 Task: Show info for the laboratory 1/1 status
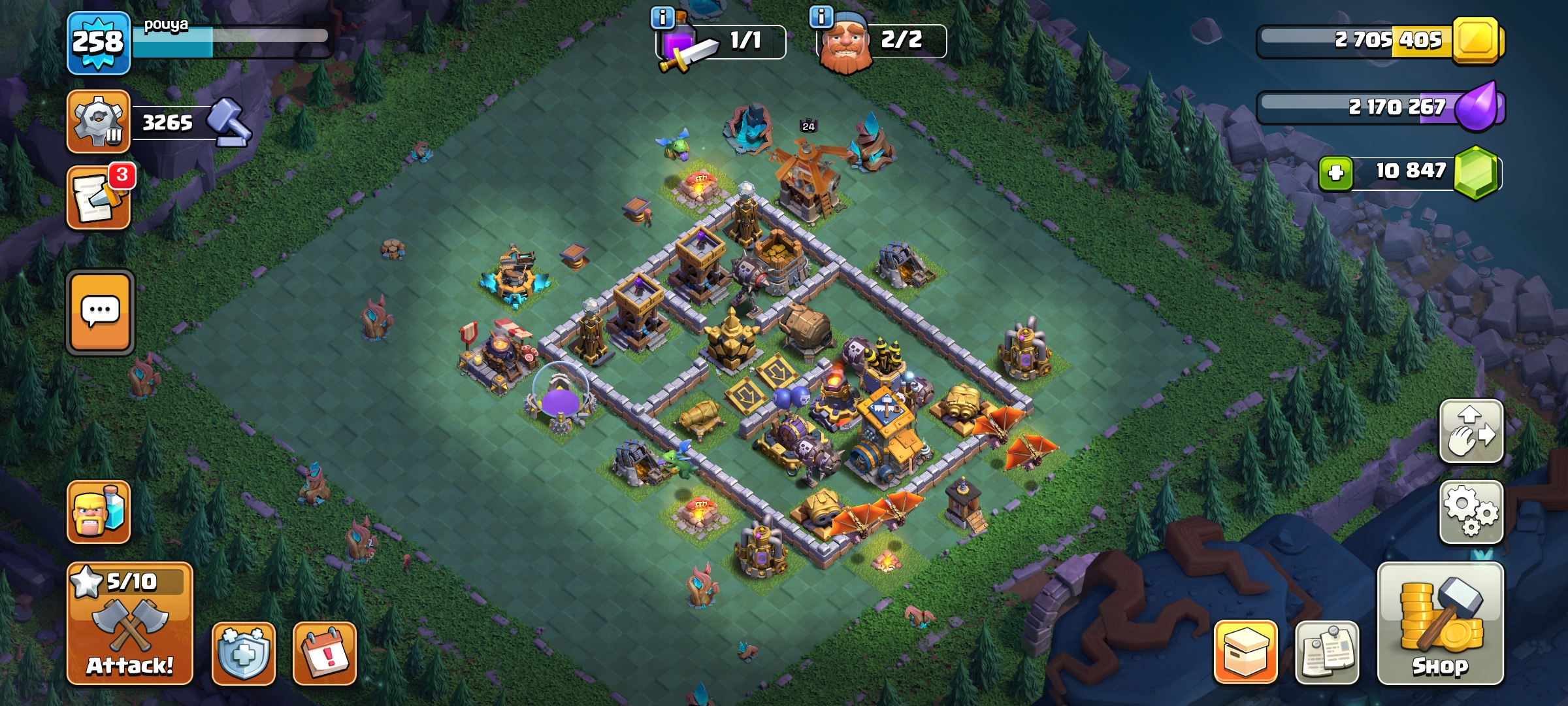(x=662, y=18)
